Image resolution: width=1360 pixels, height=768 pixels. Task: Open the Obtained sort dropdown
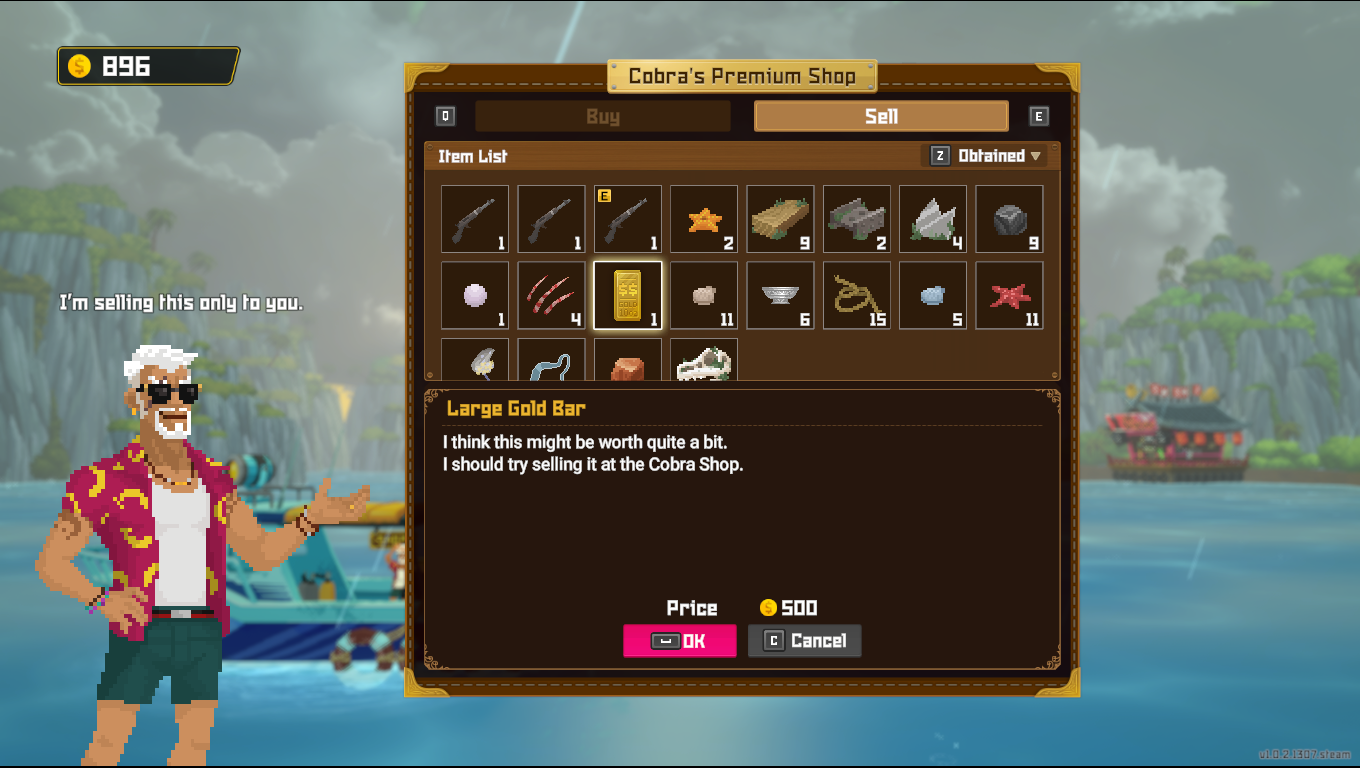click(991, 156)
